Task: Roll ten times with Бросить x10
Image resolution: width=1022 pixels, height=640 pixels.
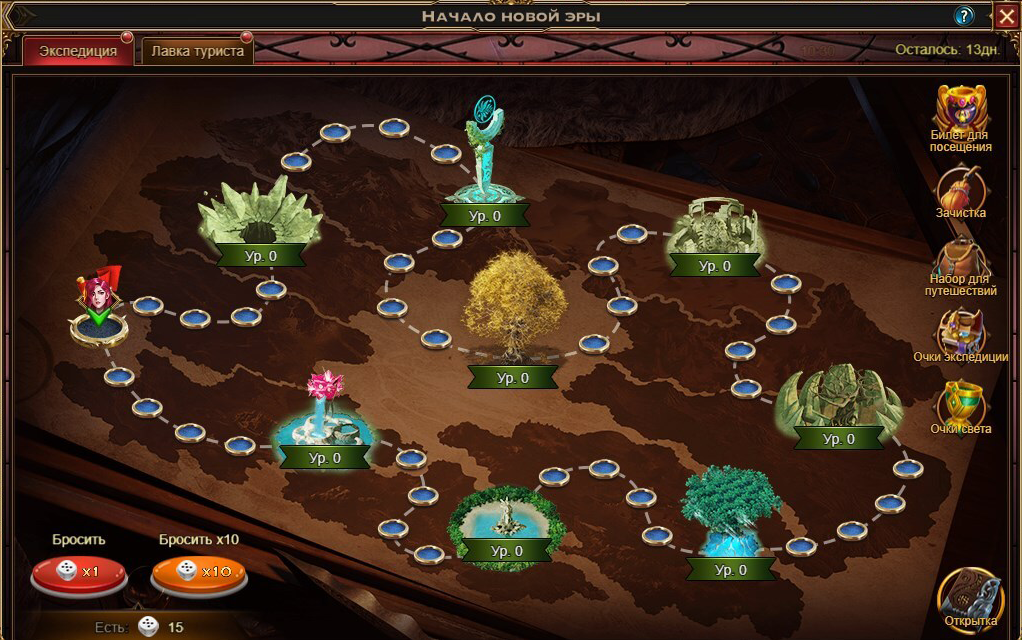Action: click(198, 572)
